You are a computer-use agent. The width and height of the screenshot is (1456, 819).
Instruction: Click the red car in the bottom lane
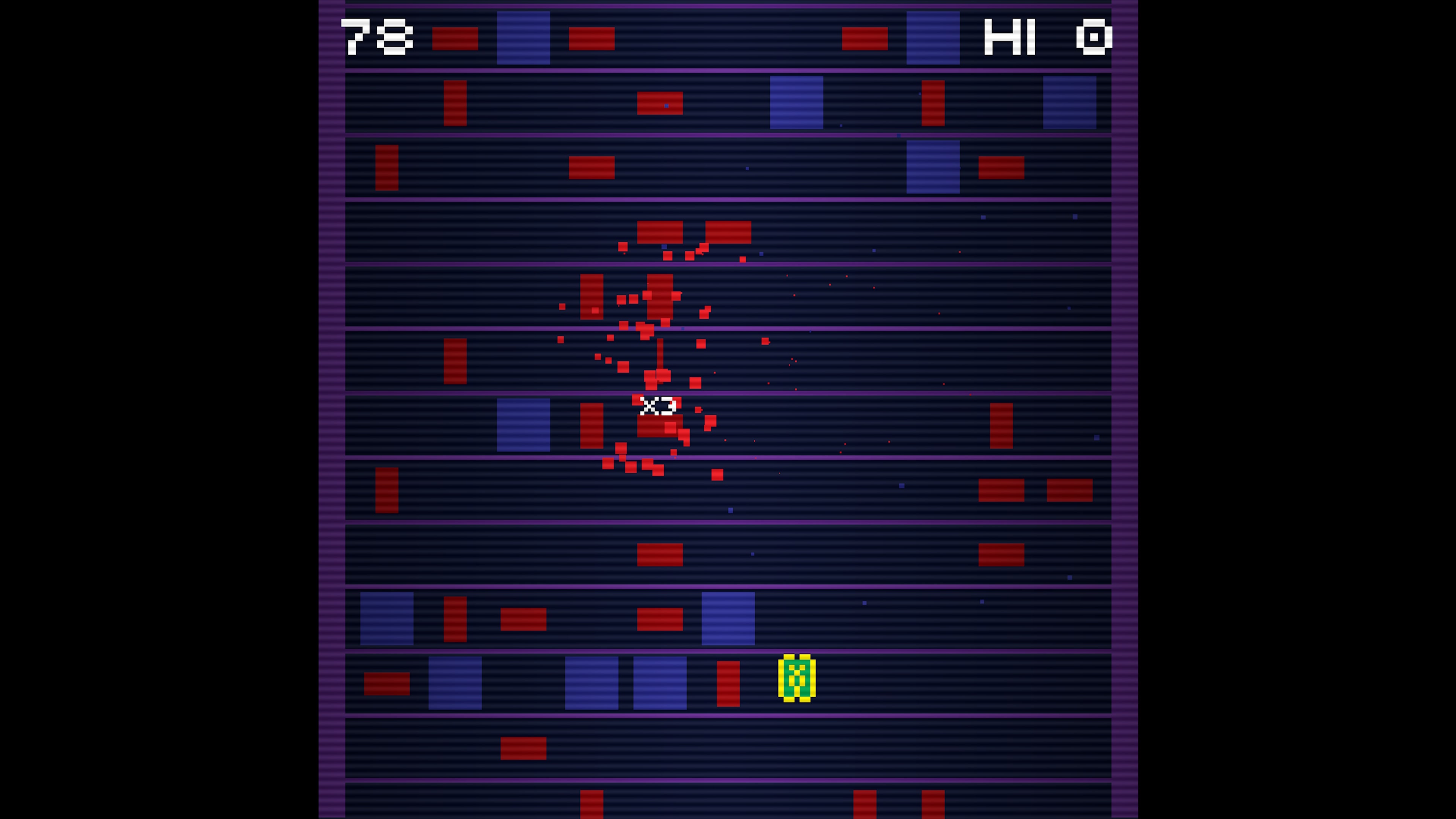[x=523, y=749]
